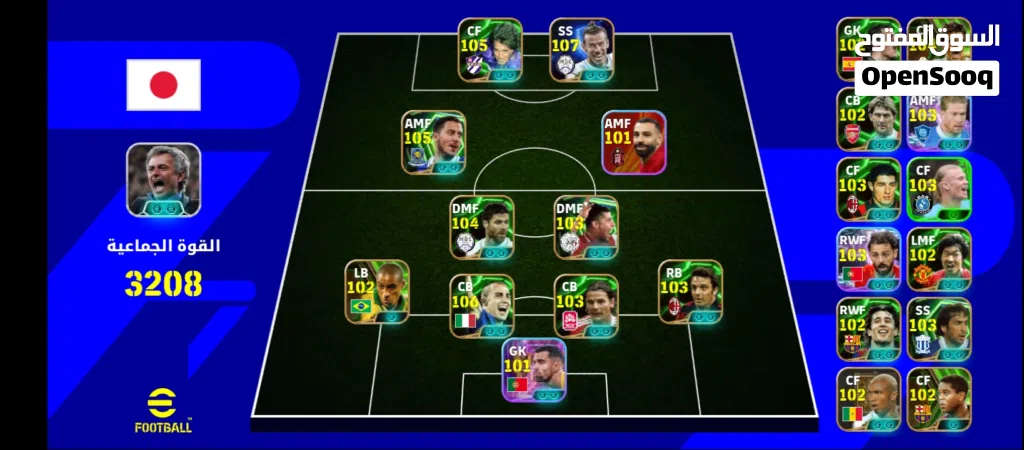Select the CB 106 Italy defender card
Image resolution: width=1024 pixels, height=450 pixels.
482,306
